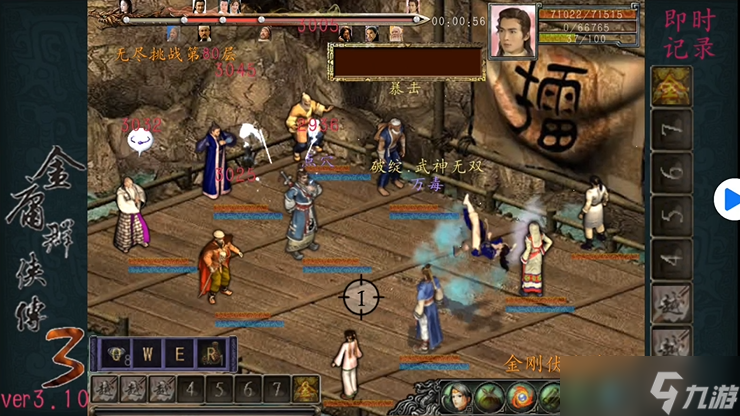Trigger the E skill slot
Image resolution: width=740 pixels, height=416 pixels.
[180, 353]
